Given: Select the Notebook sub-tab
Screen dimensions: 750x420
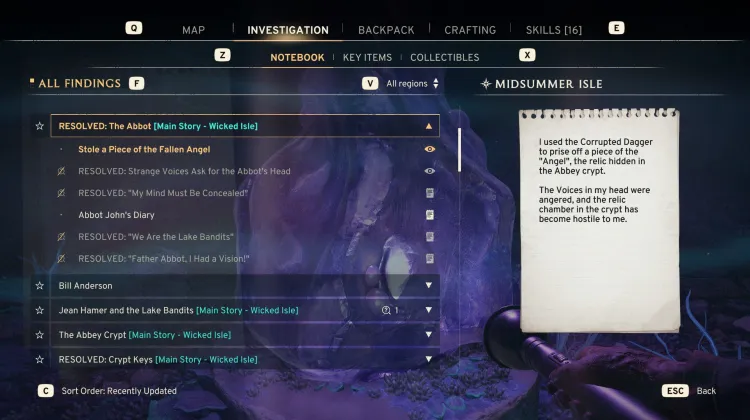Looking at the screenshot, I should point(297,57).
